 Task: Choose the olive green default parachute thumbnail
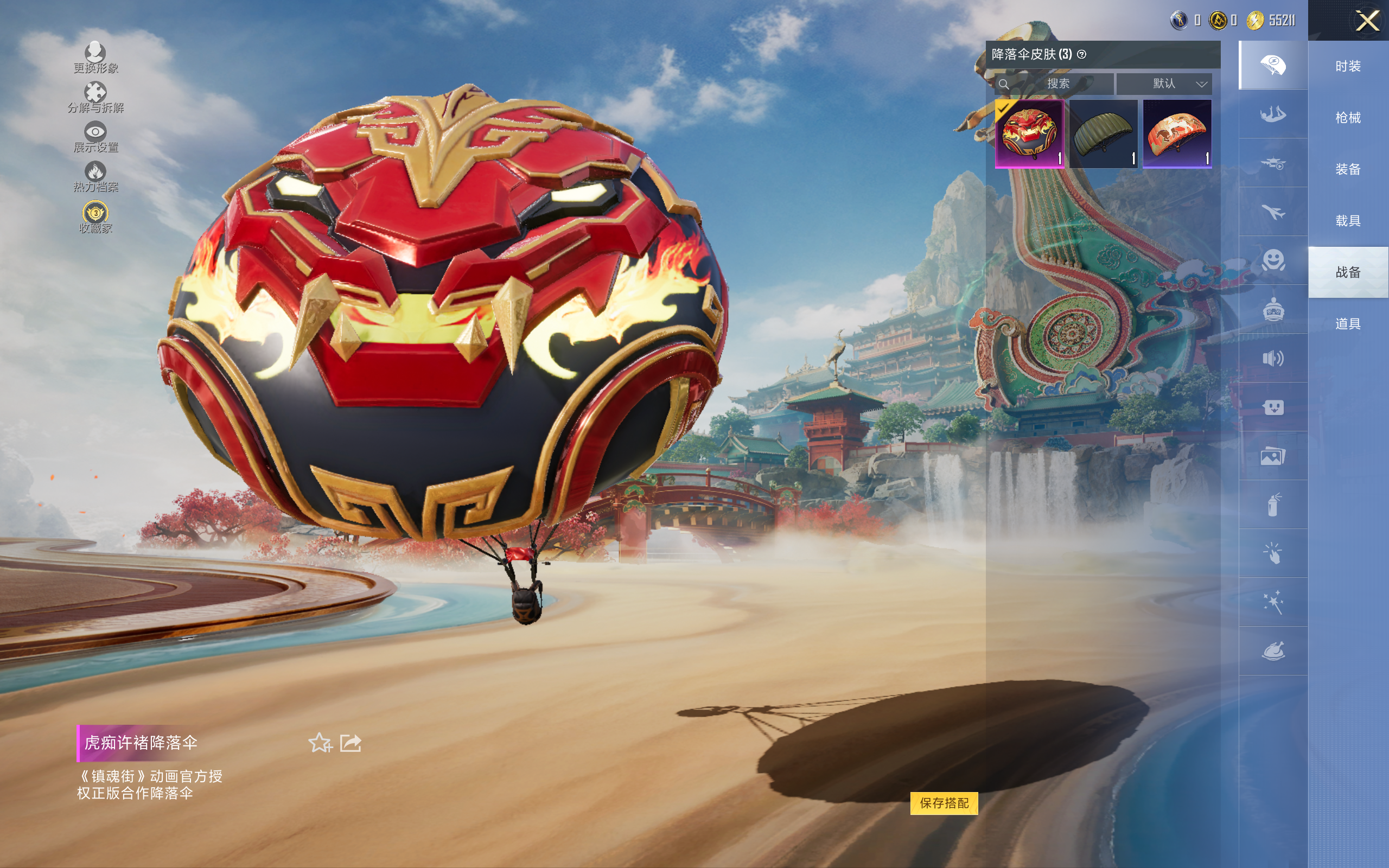[x=1103, y=133]
